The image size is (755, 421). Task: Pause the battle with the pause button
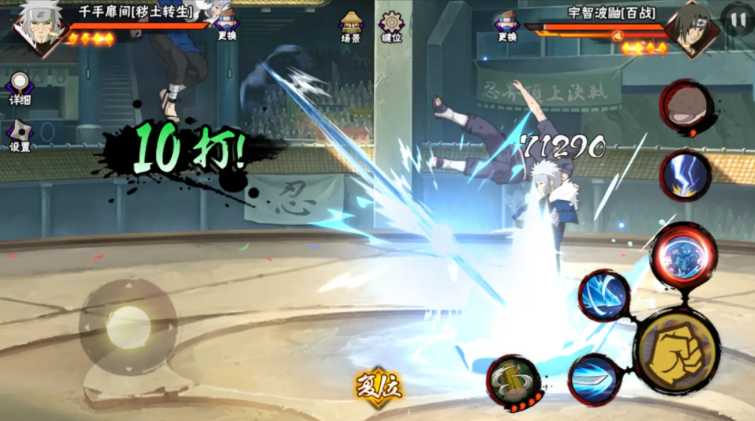tap(735, 17)
